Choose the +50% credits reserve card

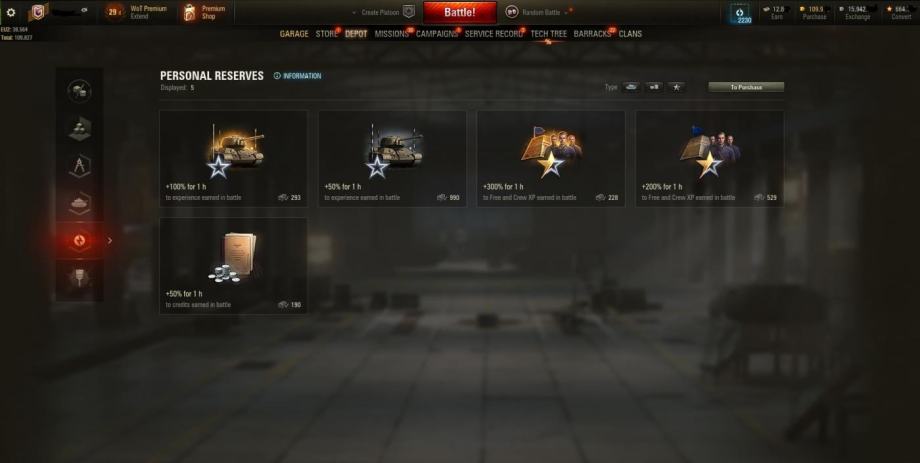click(x=233, y=265)
